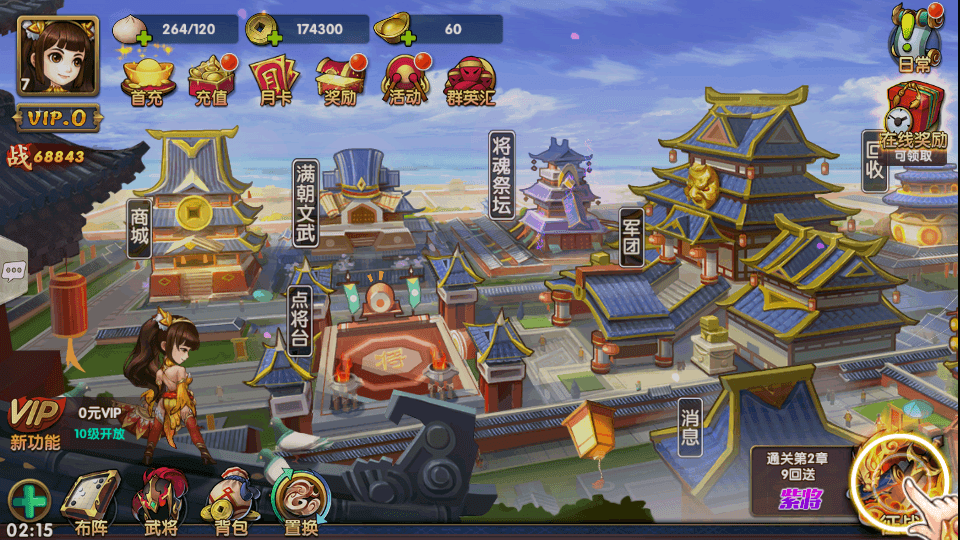The width and height of the screenshot is (960, 540).
Task: Enter the 点将台 hero summon platform
Action: pos(300,320)
